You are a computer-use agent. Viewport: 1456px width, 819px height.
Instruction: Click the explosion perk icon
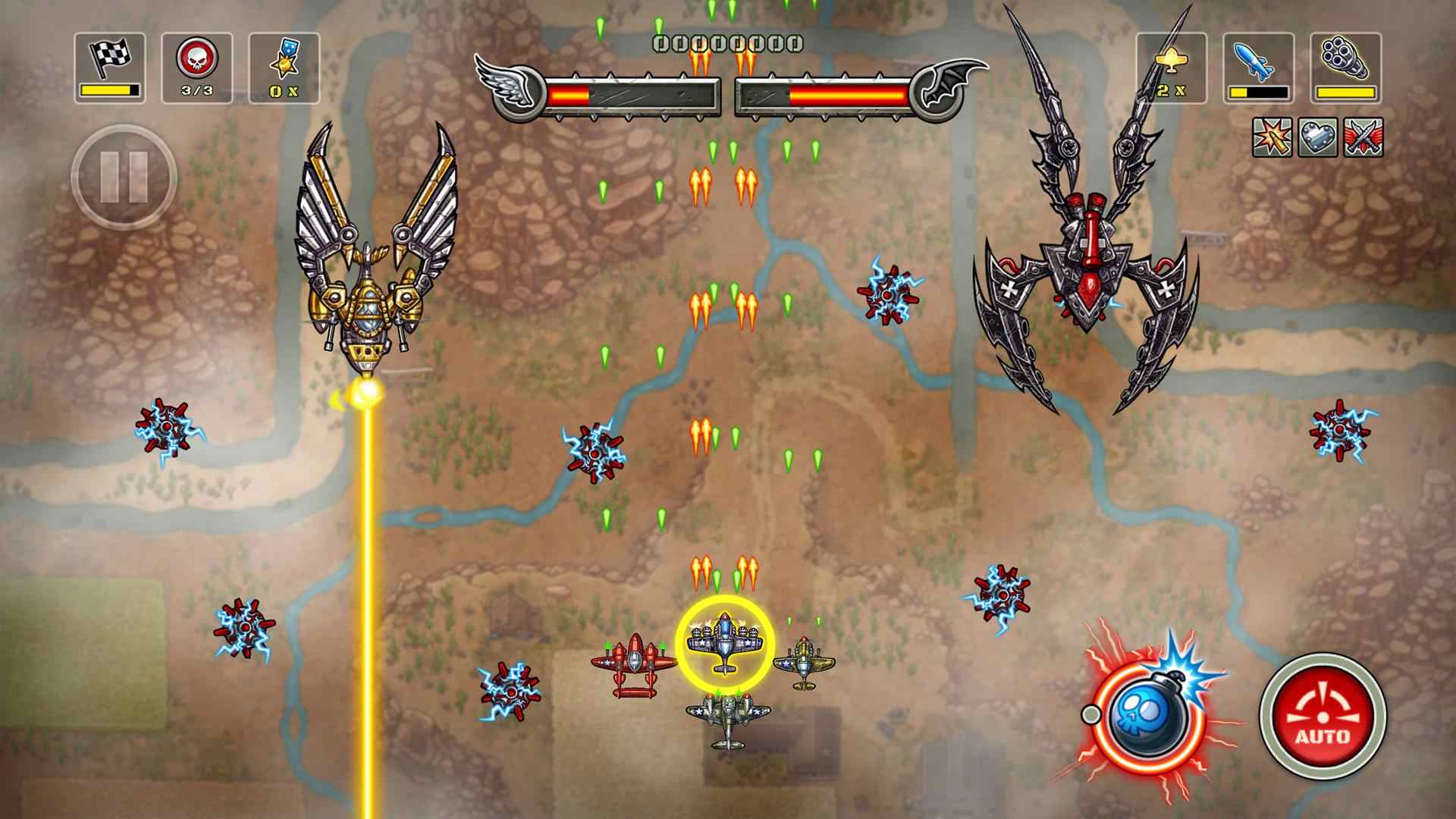[x=1272, y=138]
